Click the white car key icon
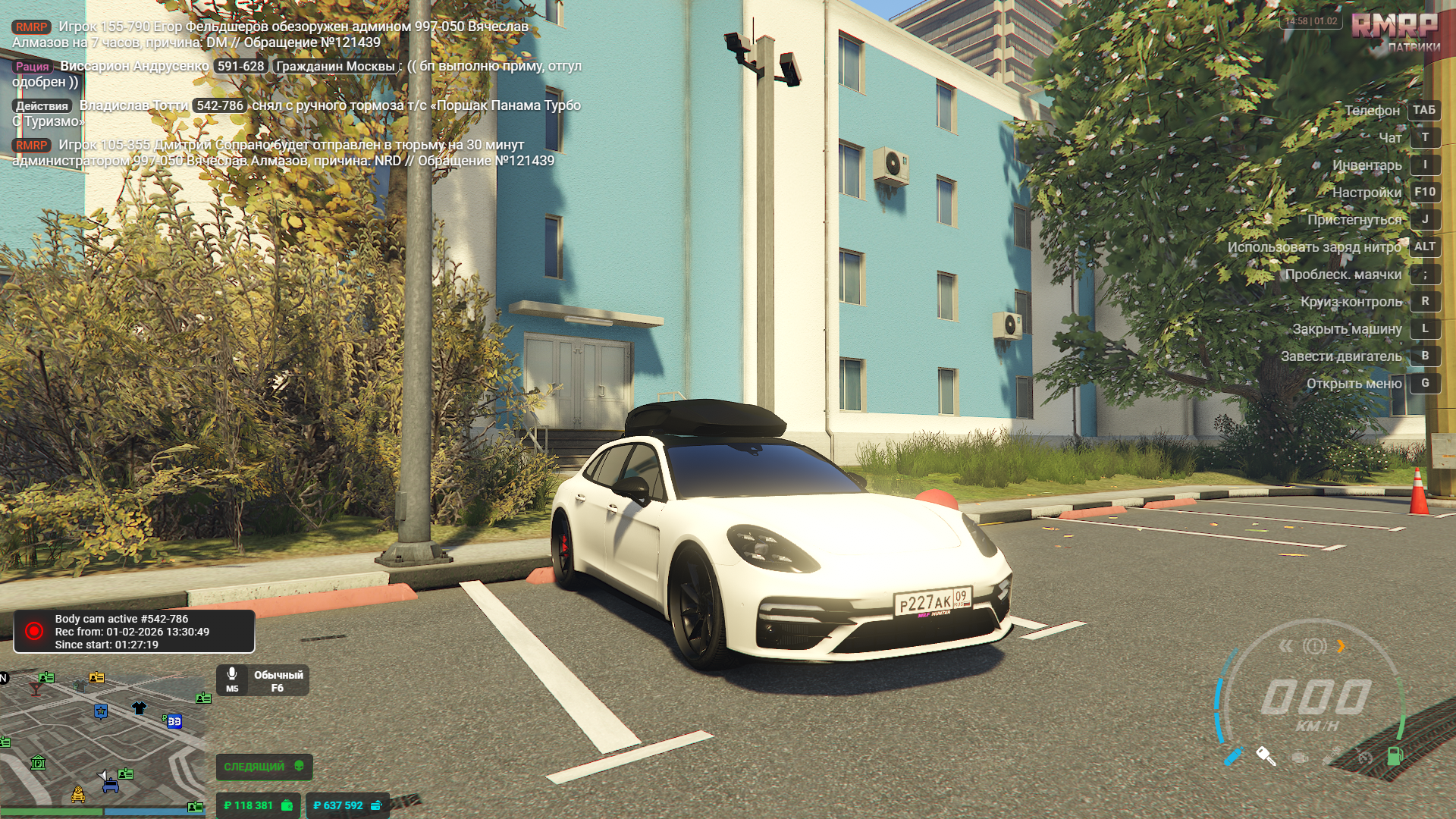1456x819 pixels. [x=1266, y=755]
